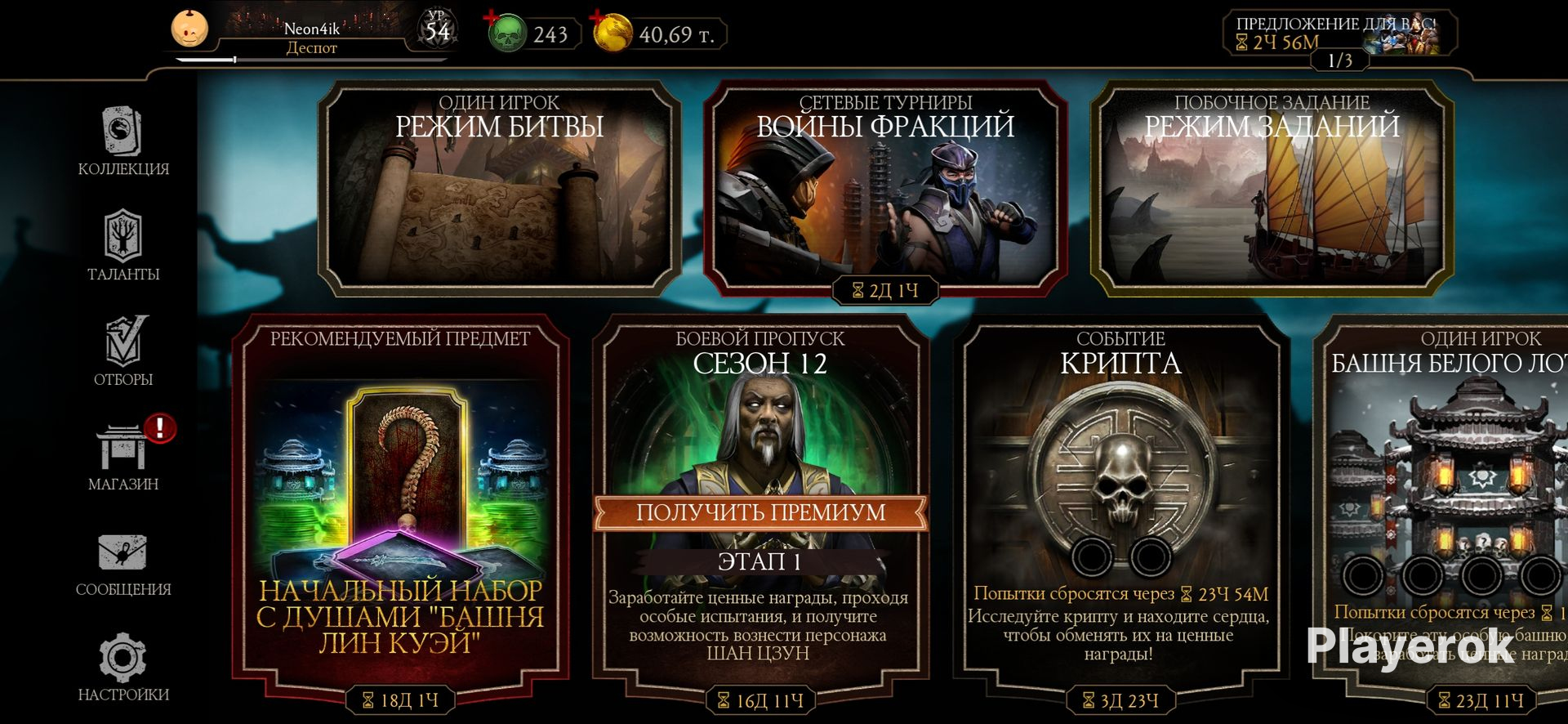This screenshot has height=724, width=1568.
Task: Open the Коллекция card collection
Action: [123, 141]
